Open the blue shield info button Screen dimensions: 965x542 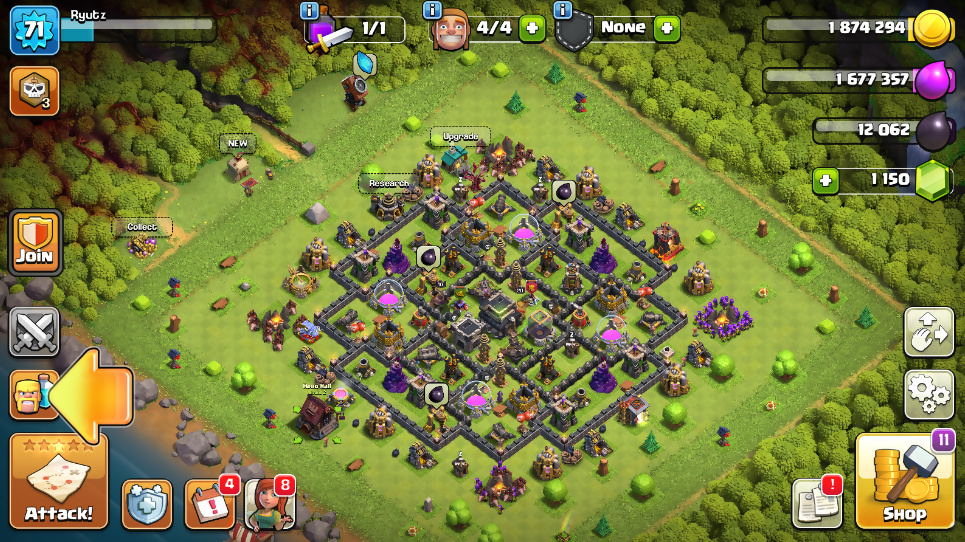pyautogui.click(x=147, y=503)
